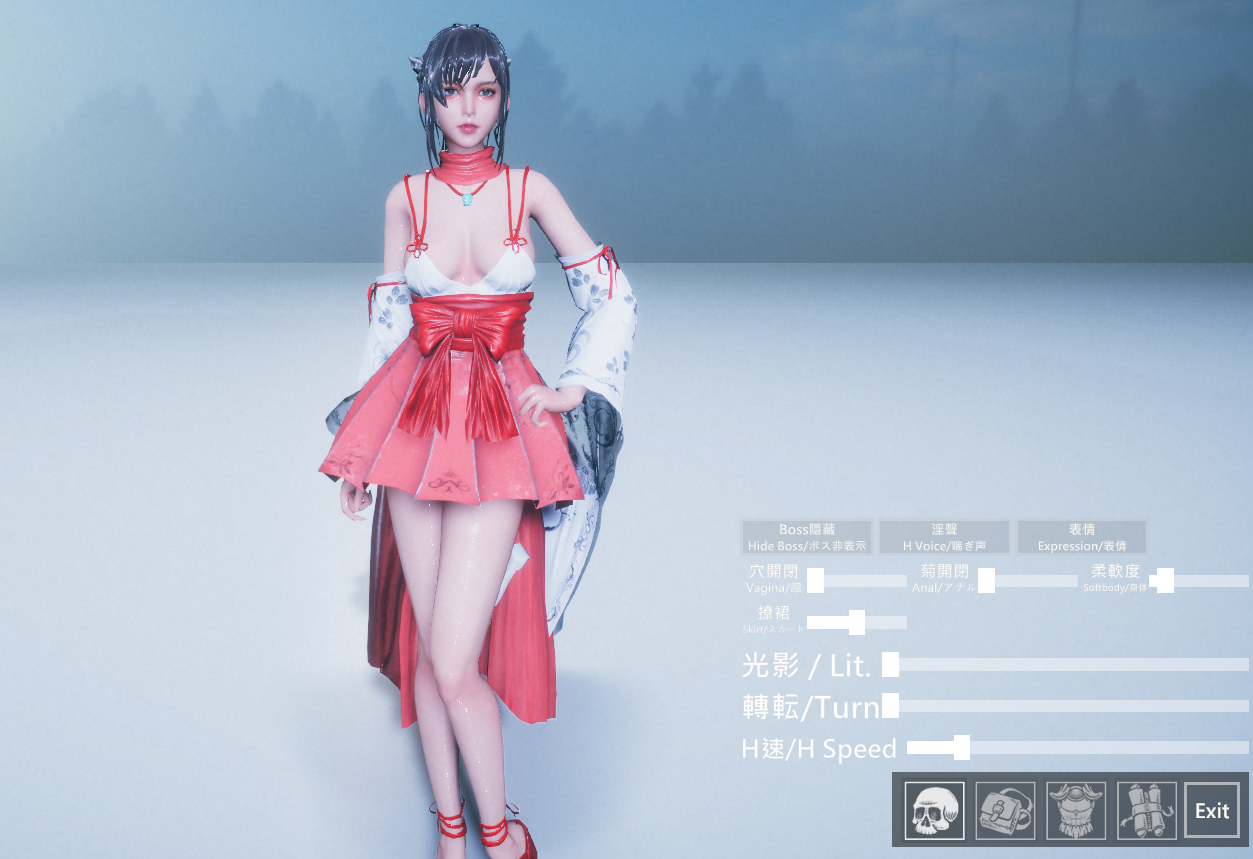This screenshot has height=859, width=1253.
Task: Adjust the Skirt slider
Action: pyautogui.click(x=857, y=623)
